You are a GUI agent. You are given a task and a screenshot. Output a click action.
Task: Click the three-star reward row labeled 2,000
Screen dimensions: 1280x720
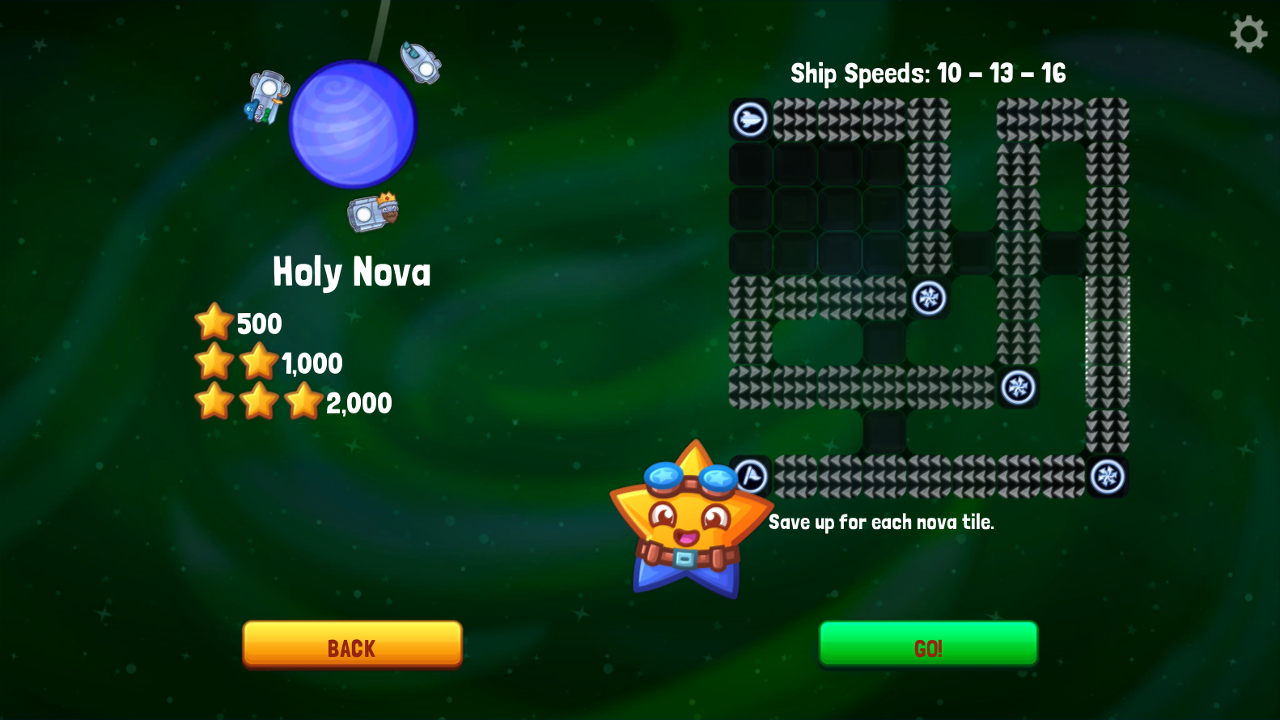pos(258,402)
